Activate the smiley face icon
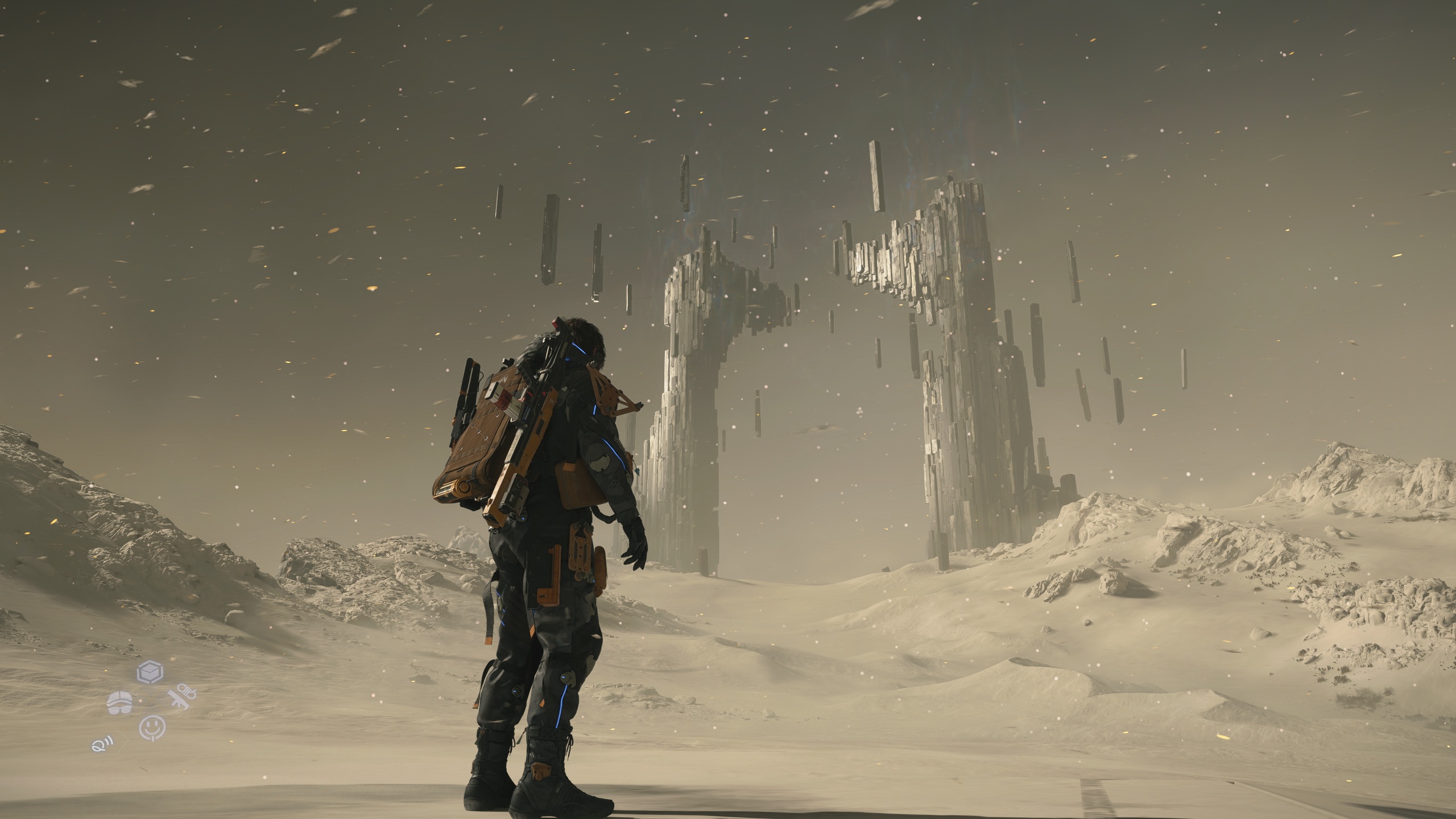The image size is (1456, 819). [x=152, y=727]
